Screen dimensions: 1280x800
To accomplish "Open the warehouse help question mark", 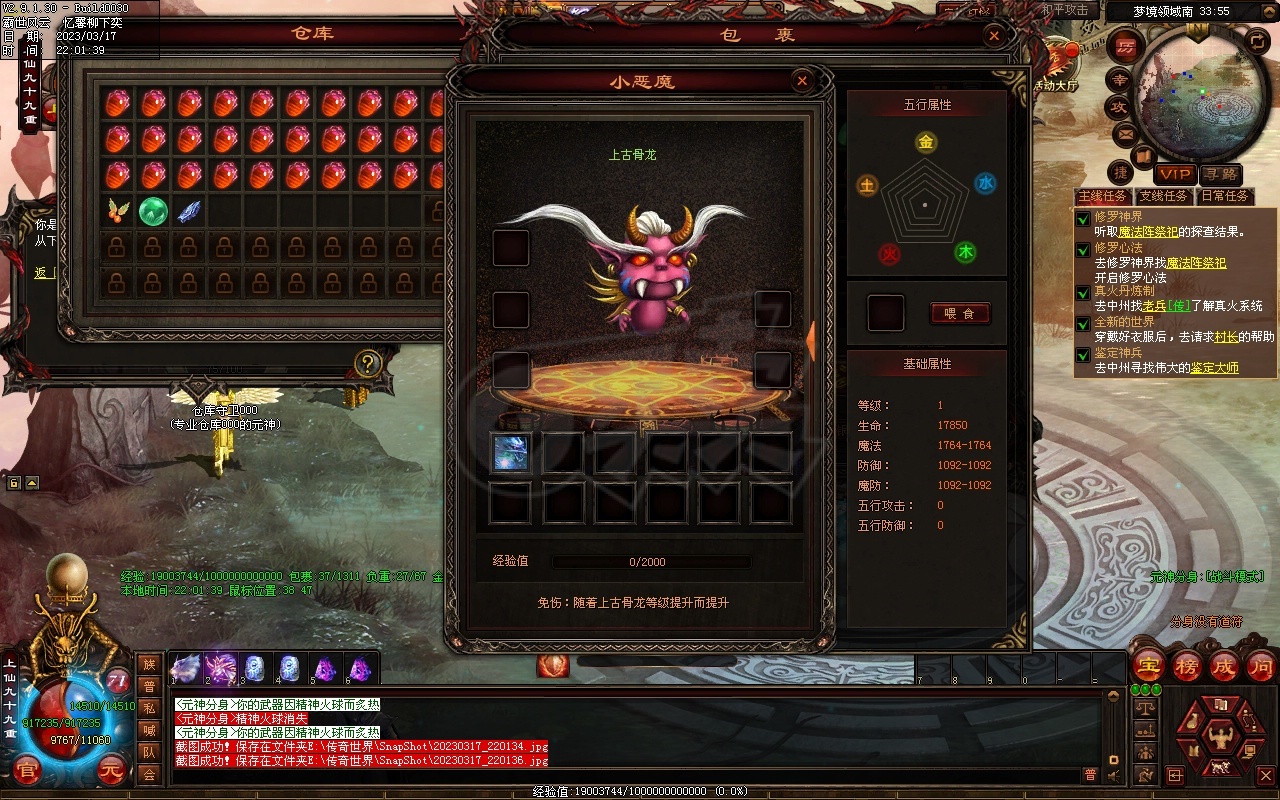I will (368, 363).
